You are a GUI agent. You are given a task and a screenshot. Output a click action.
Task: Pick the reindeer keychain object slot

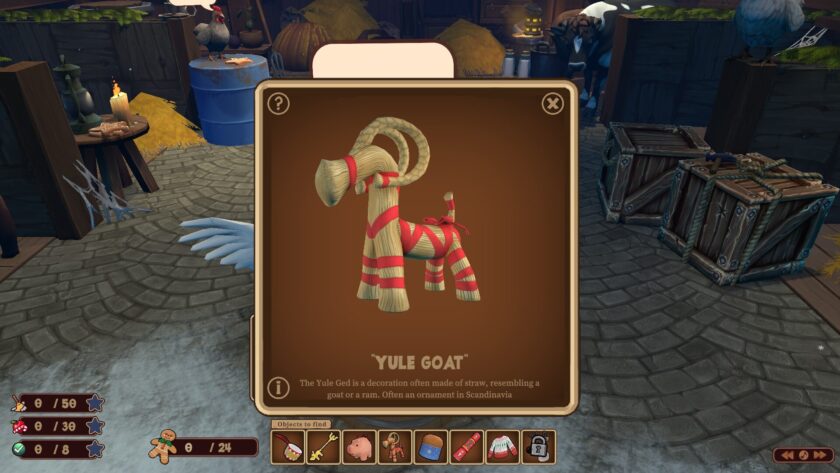click(x=395, y=447)
